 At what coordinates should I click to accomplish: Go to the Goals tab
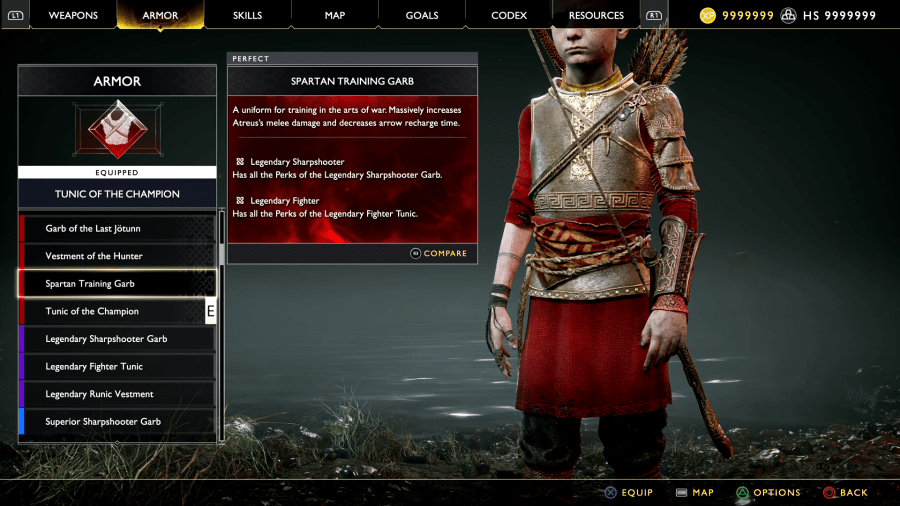(422, 15)
